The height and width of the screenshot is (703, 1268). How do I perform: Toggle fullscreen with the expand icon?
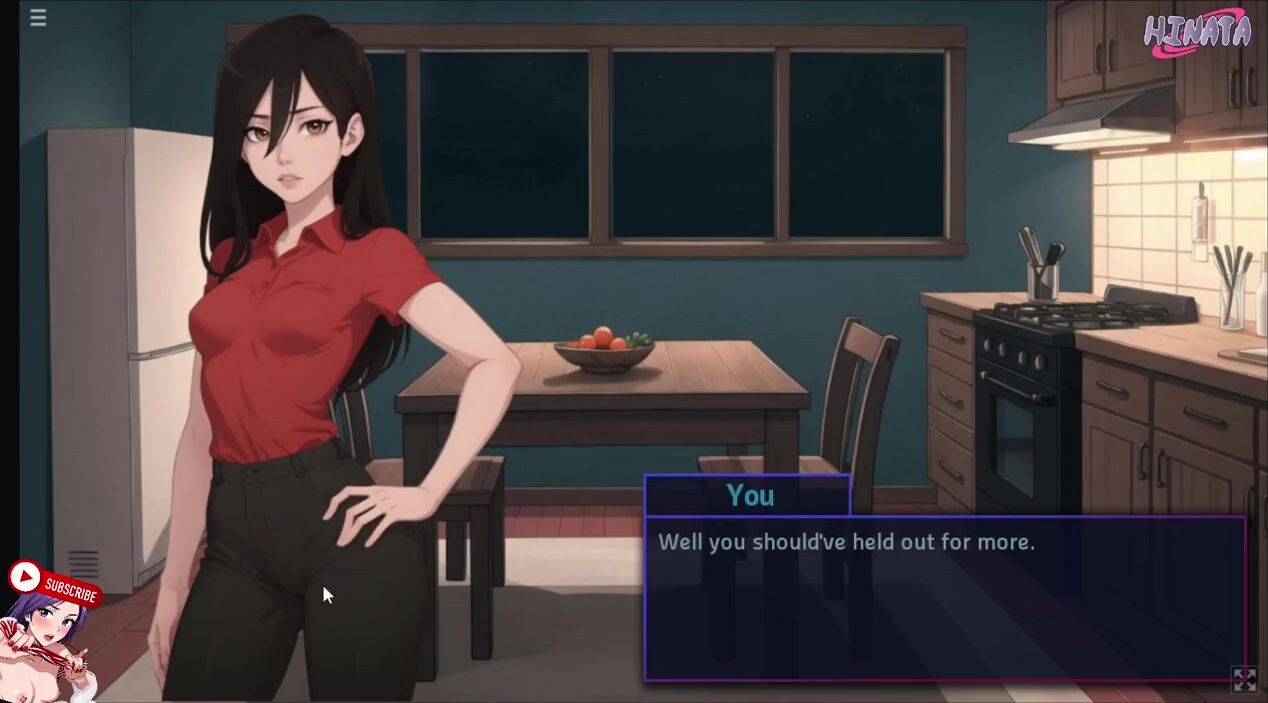1245,680
